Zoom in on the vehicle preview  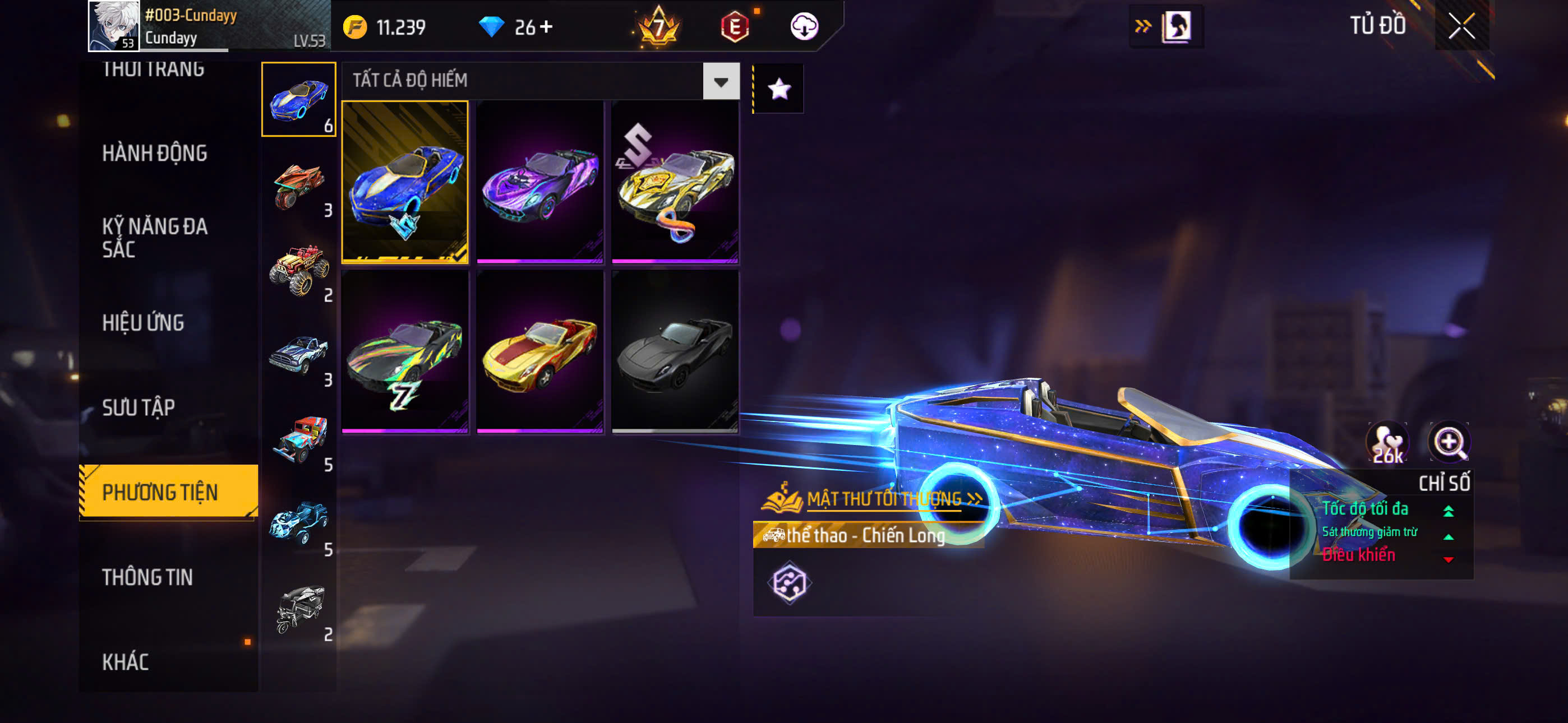point(1449,442)
